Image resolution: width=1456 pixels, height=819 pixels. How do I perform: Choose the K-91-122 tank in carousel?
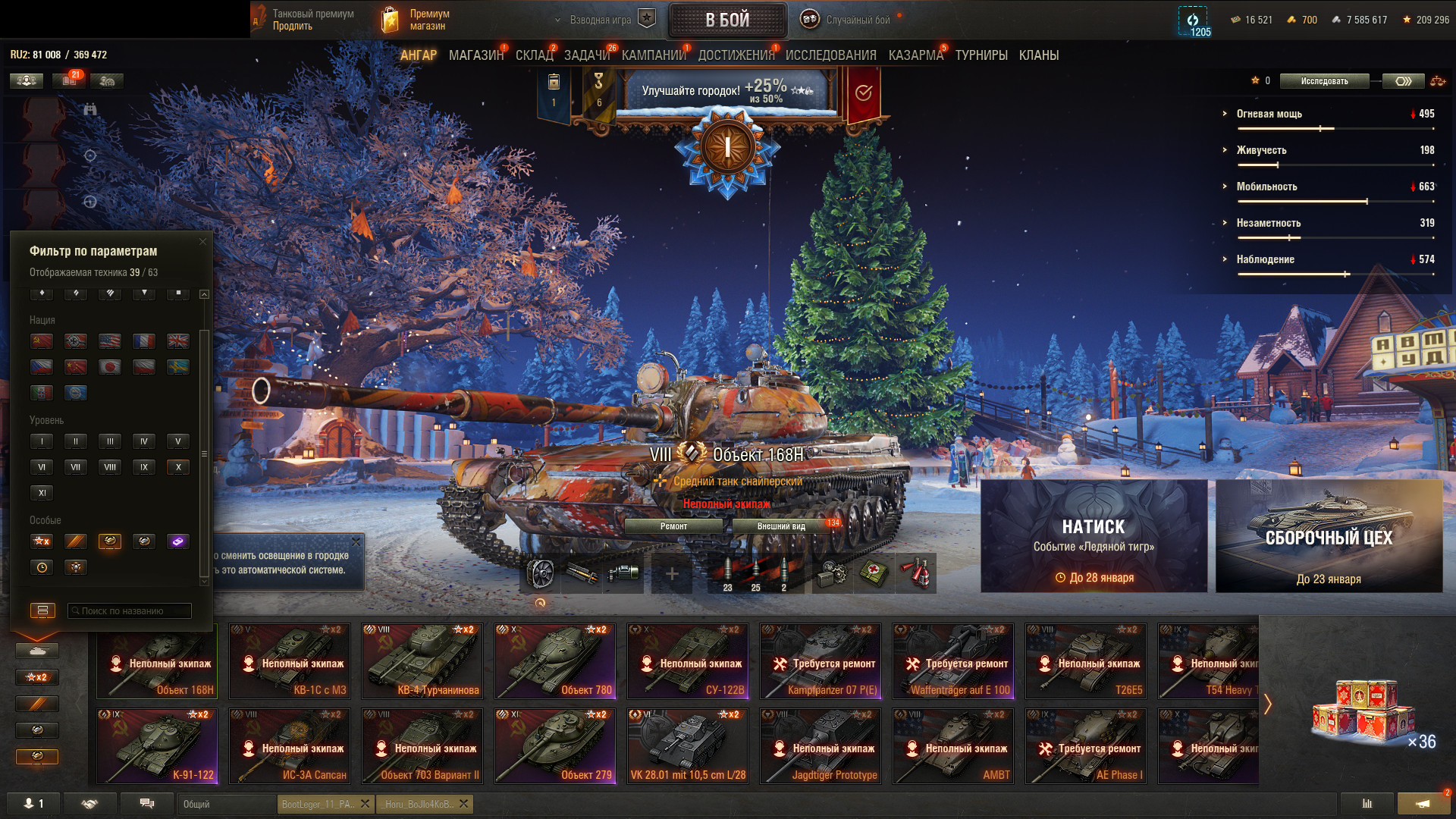pyautogui.click(x=157, y=746)
